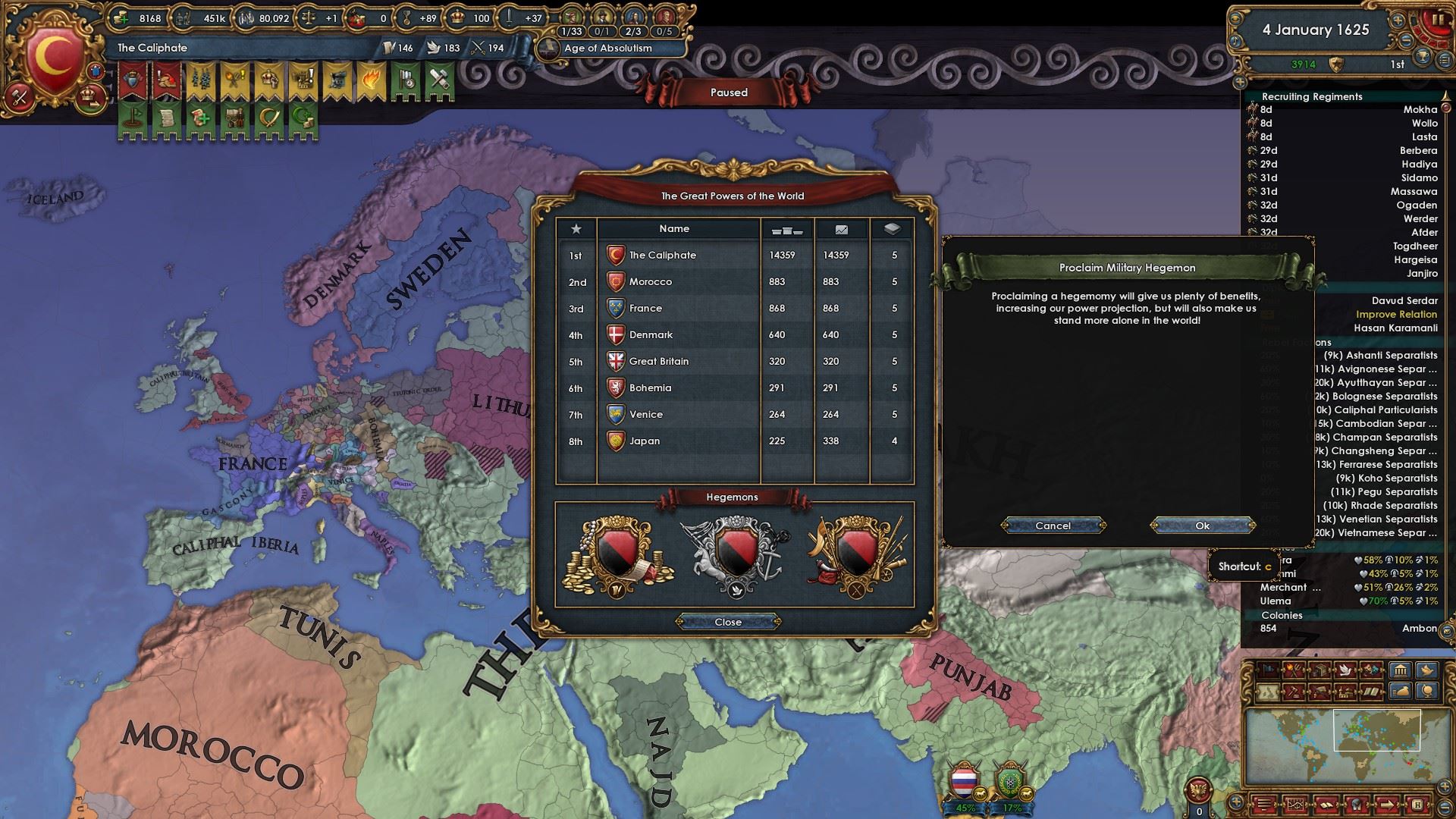This screenshot has width=1456, height=819.
Task: Choose Venice from the great powers list
Action: tap(645, 415)
